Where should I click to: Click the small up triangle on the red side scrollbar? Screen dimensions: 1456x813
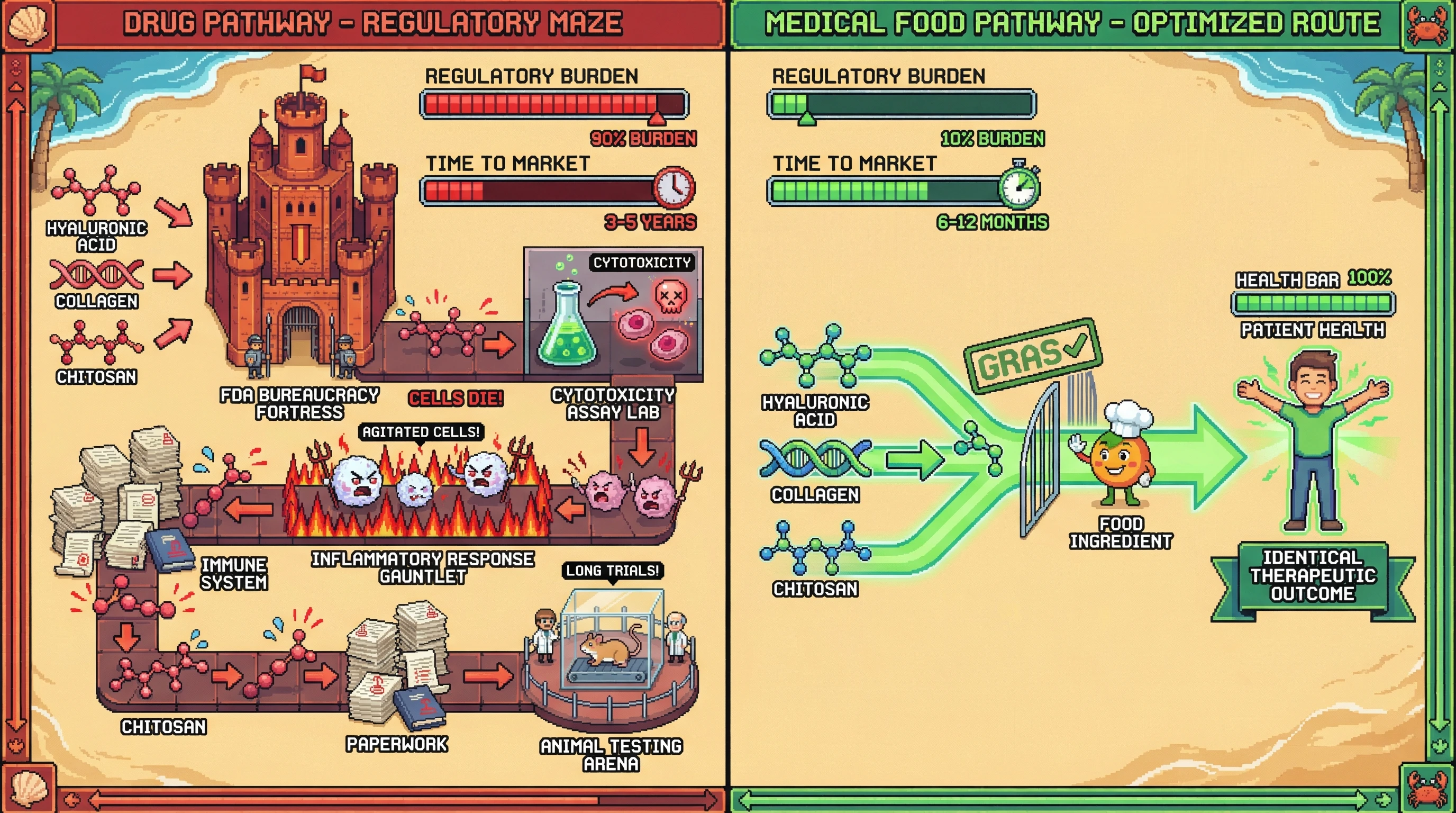[x=16, y=86]
